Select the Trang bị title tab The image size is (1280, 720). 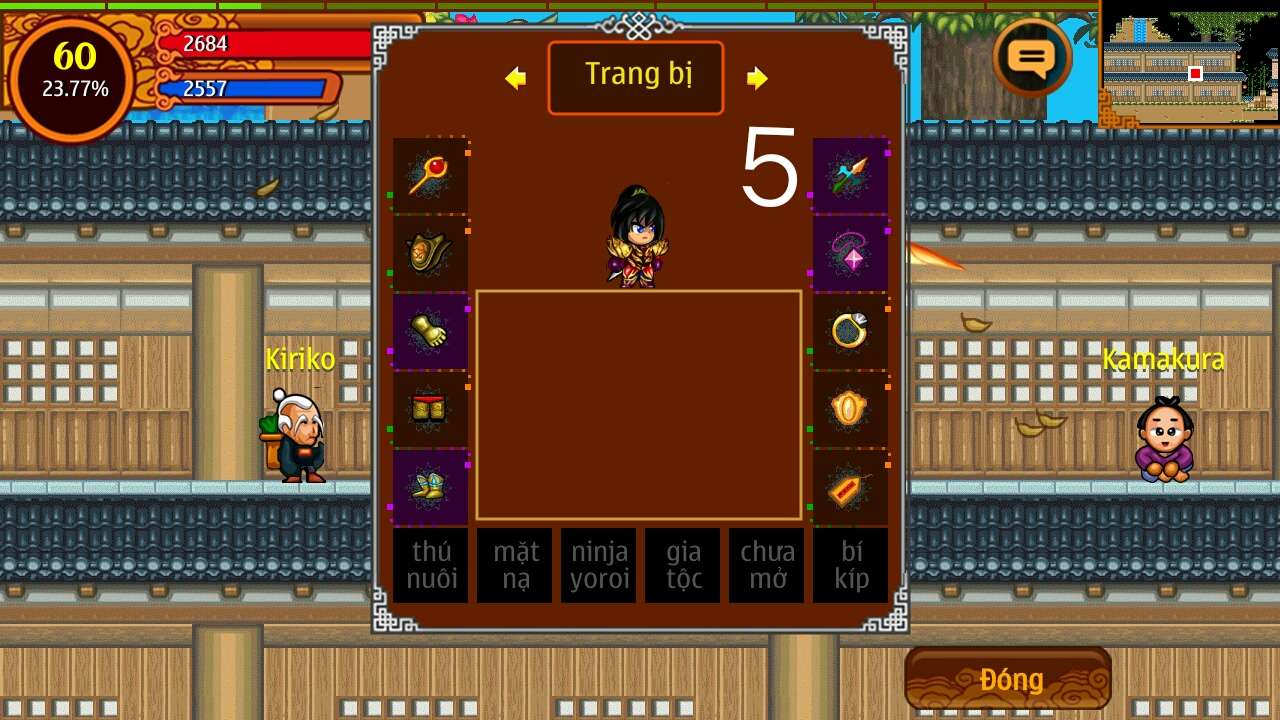point(636,77)
